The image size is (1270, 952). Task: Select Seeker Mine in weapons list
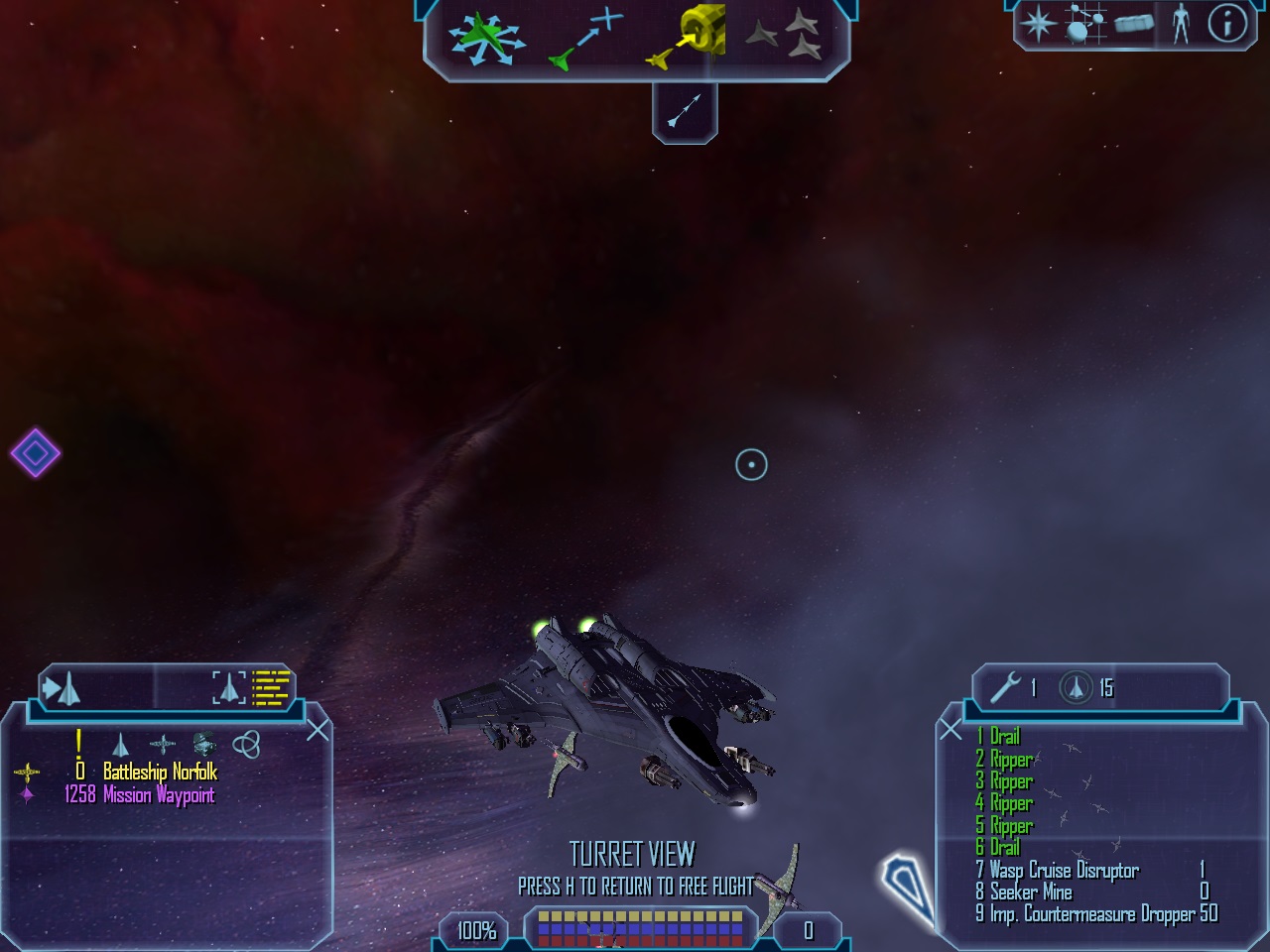point(1030,892)
